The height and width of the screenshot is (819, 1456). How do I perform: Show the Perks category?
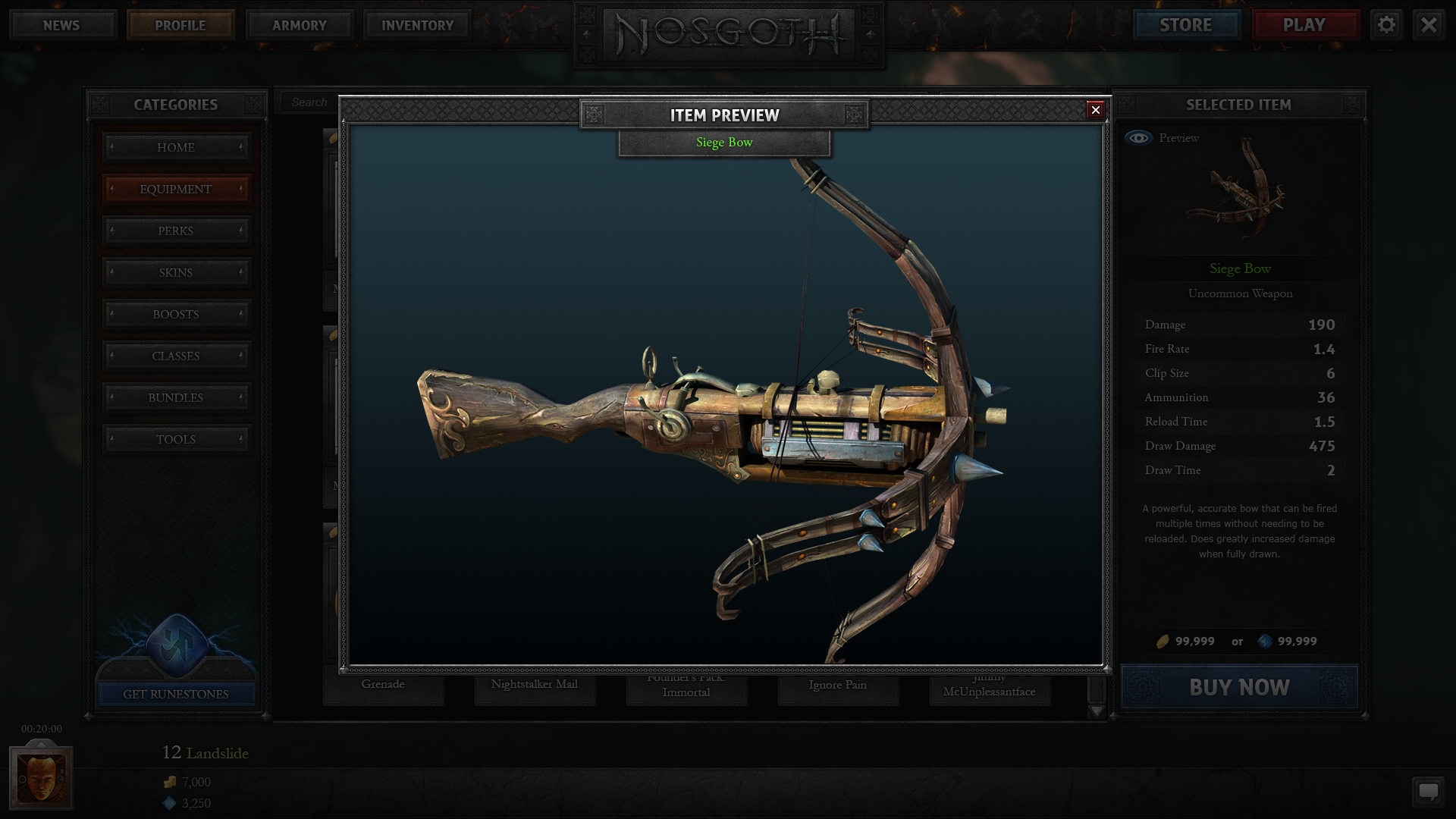pos(176,231)
